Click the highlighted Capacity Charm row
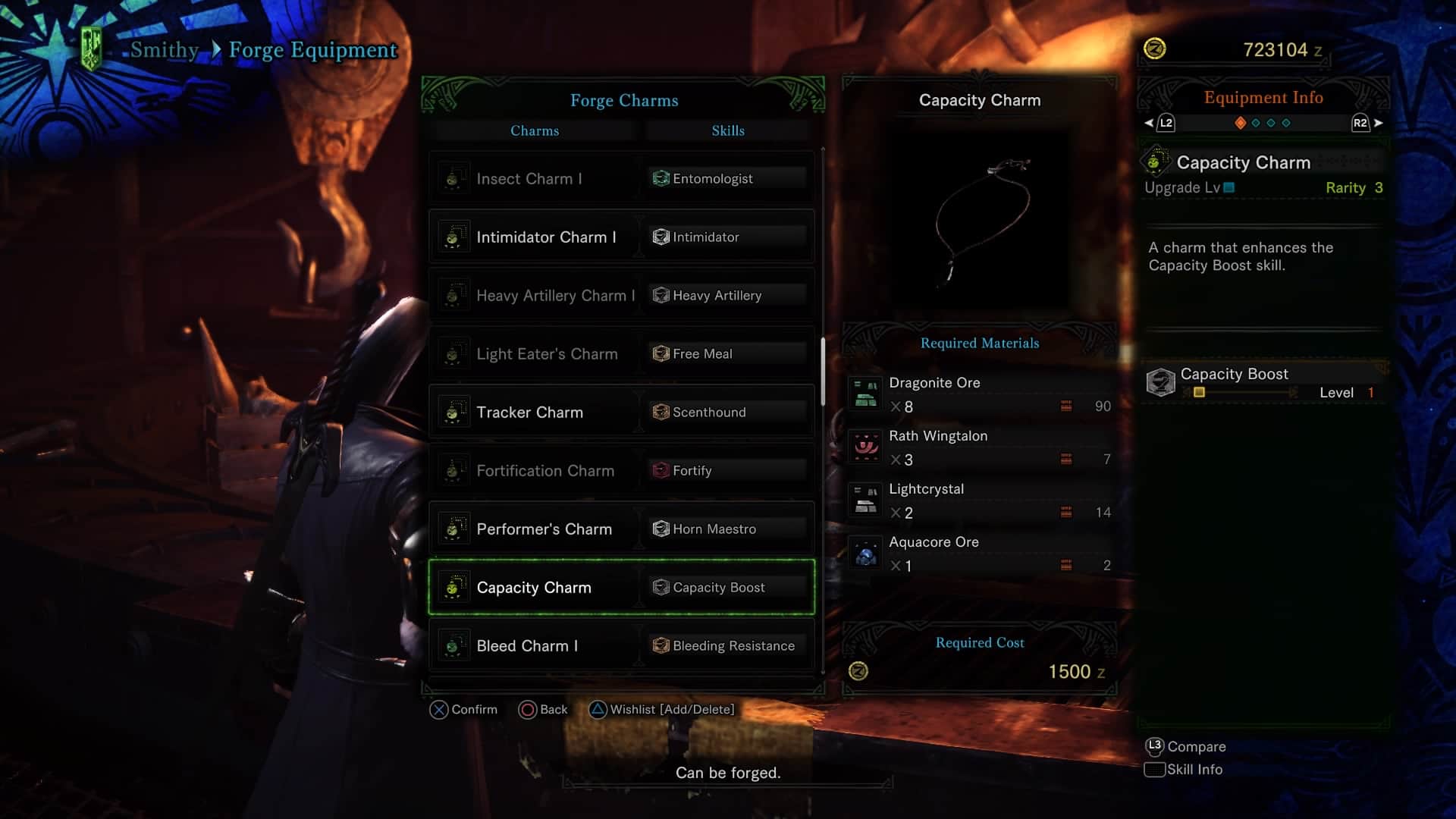1456x819 pixels. pos(621,588)
